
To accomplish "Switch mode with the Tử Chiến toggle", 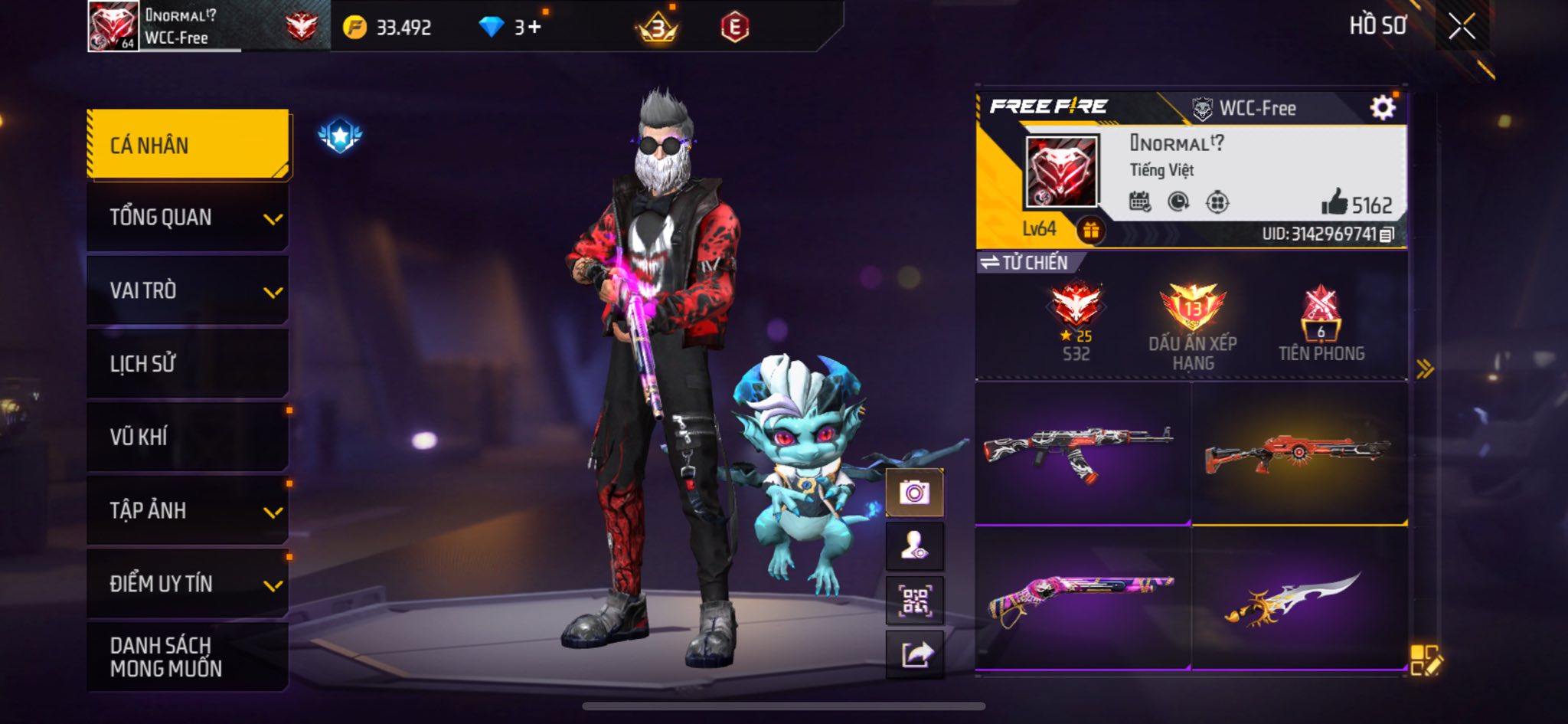I will [1026, 263].
